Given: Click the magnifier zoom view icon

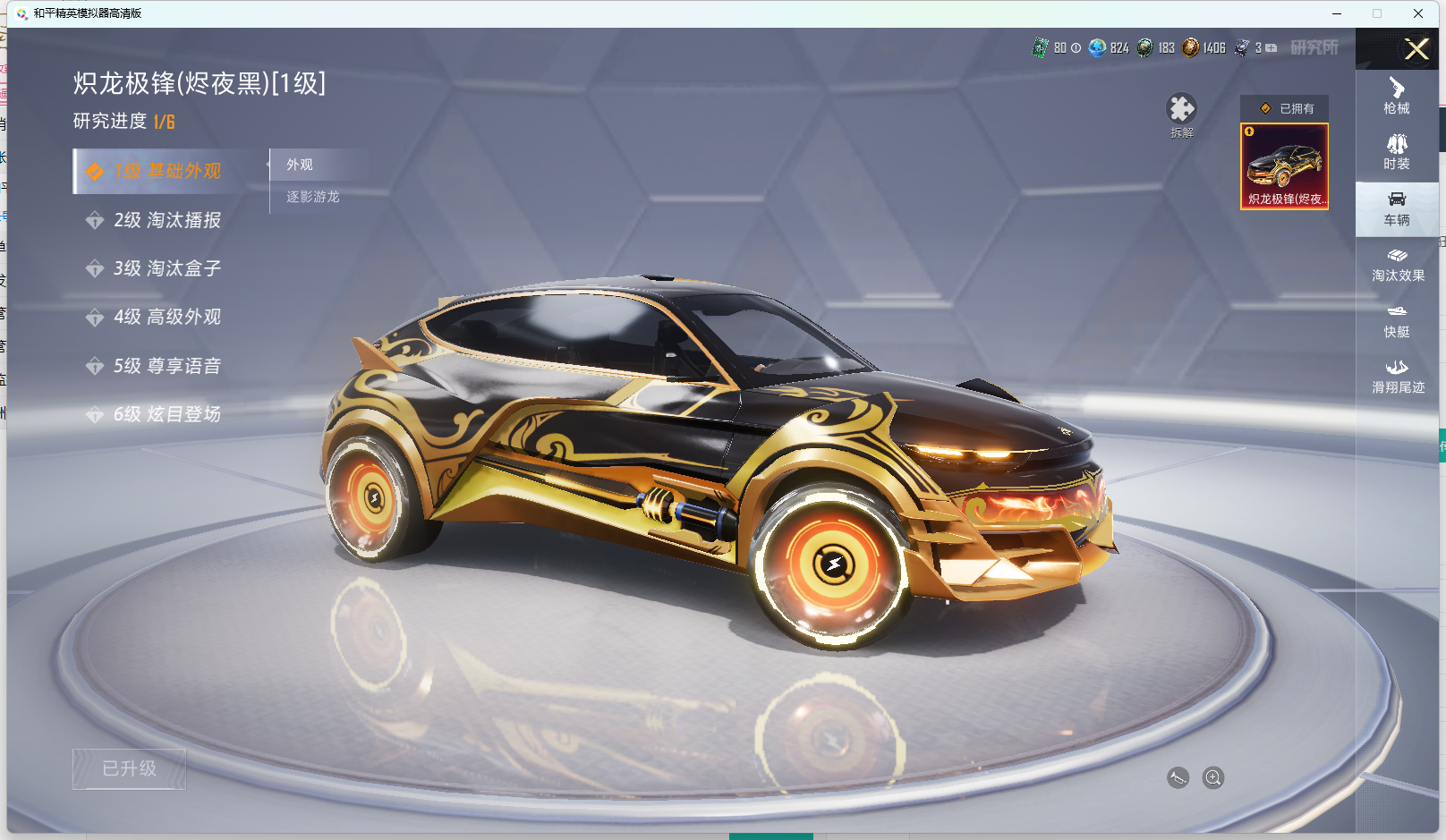Looking at the screenshot, I should (1213, 777).
